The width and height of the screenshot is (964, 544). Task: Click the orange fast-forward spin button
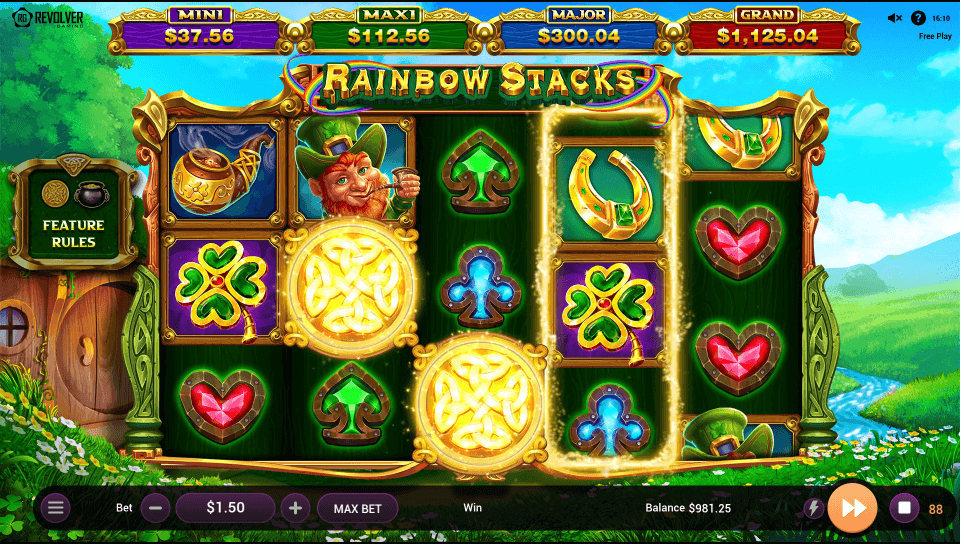click(853, 507)
